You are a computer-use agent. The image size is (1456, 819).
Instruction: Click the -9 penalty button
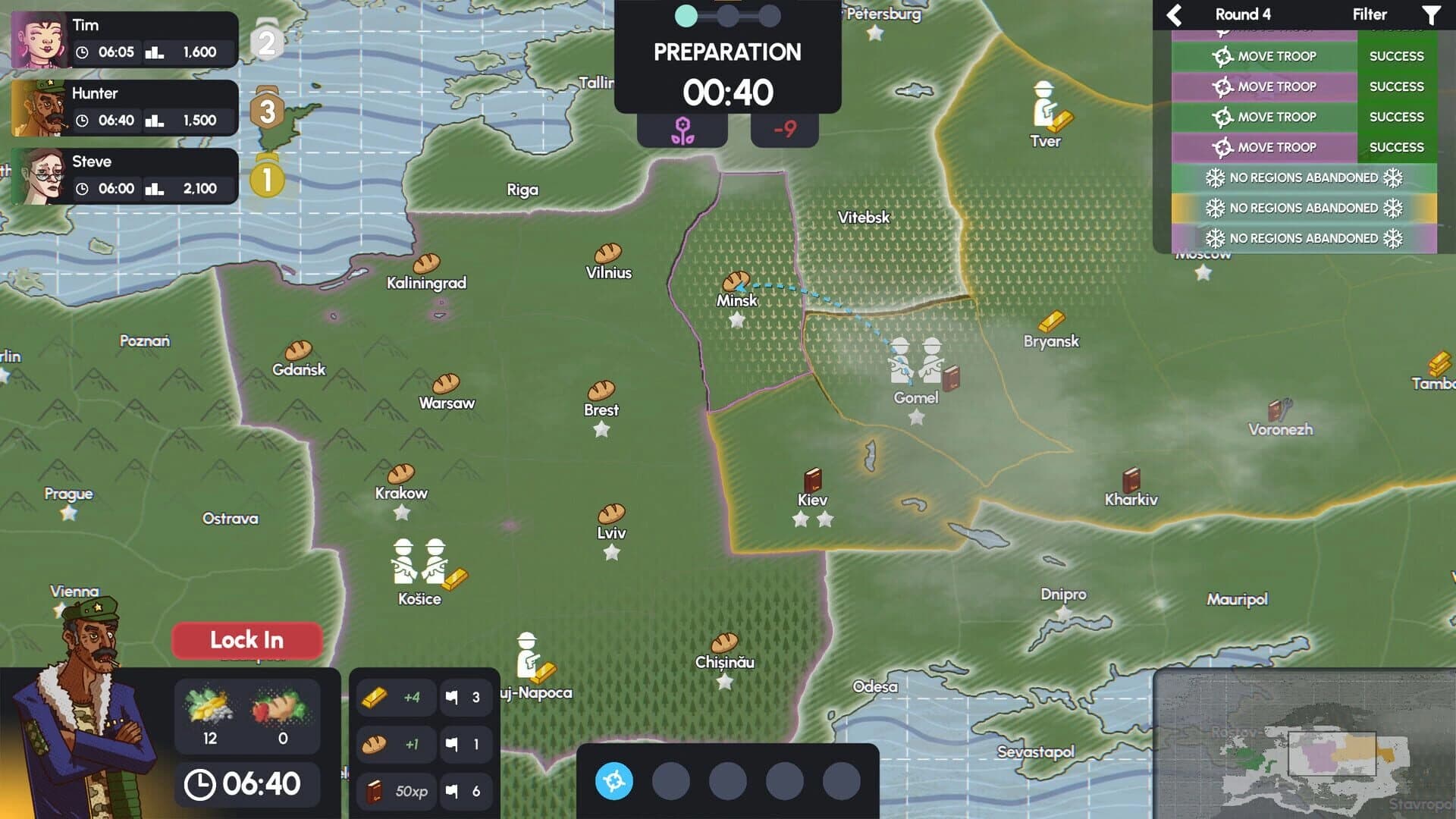(x=785, y=129)
